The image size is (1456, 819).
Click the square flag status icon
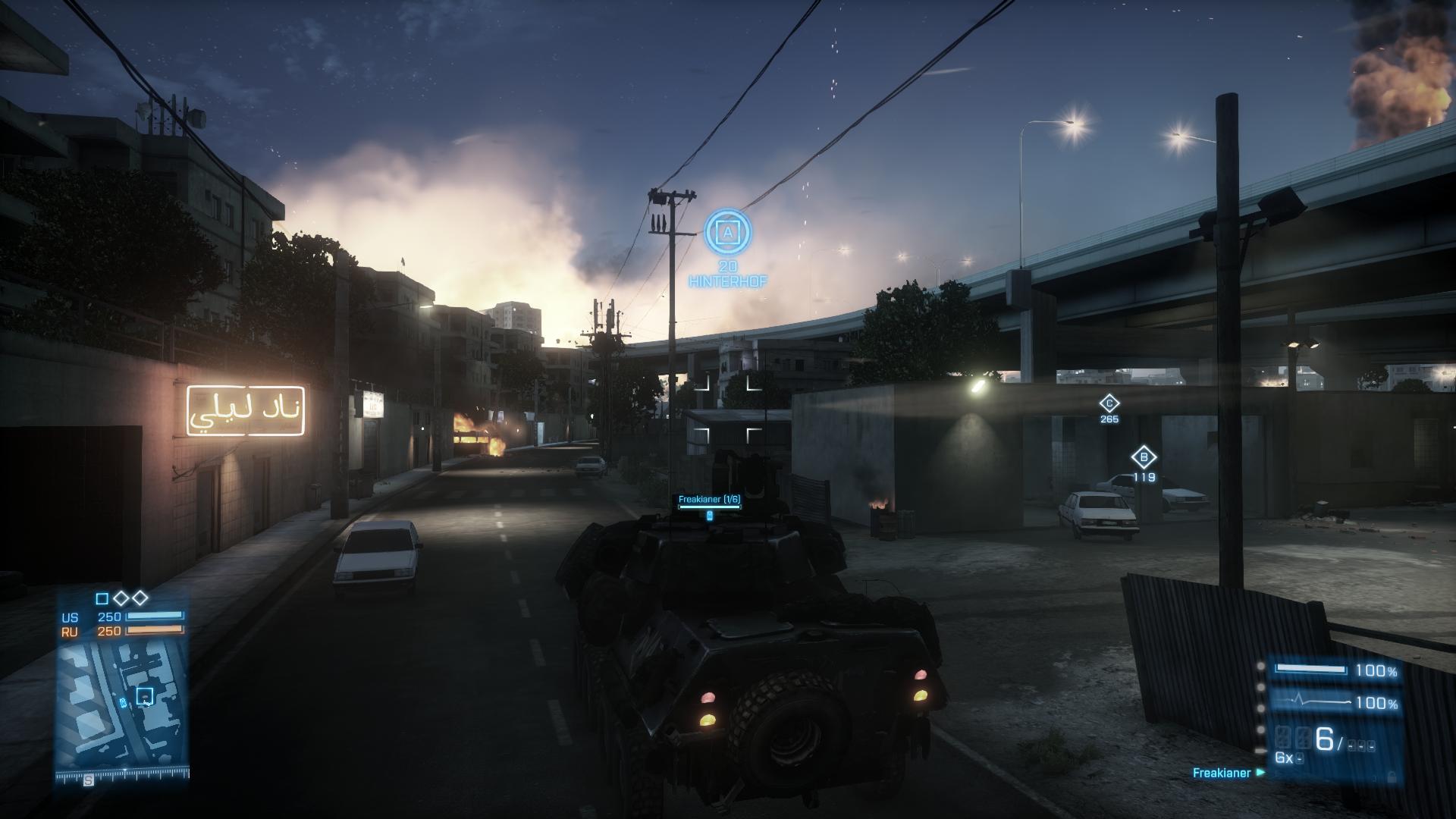pos(102,599)
